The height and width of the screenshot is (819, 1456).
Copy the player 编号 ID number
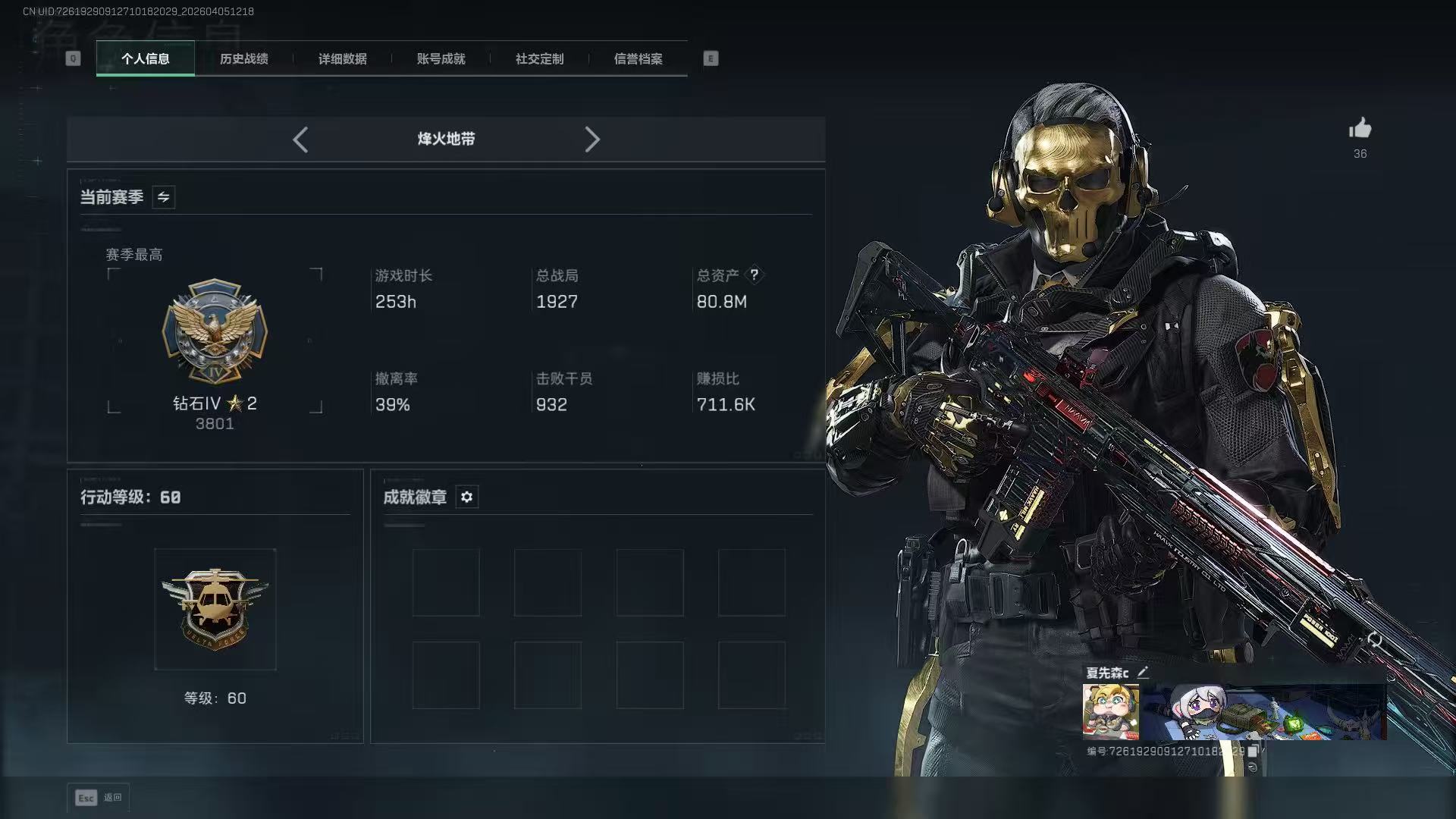[1253, 751]
